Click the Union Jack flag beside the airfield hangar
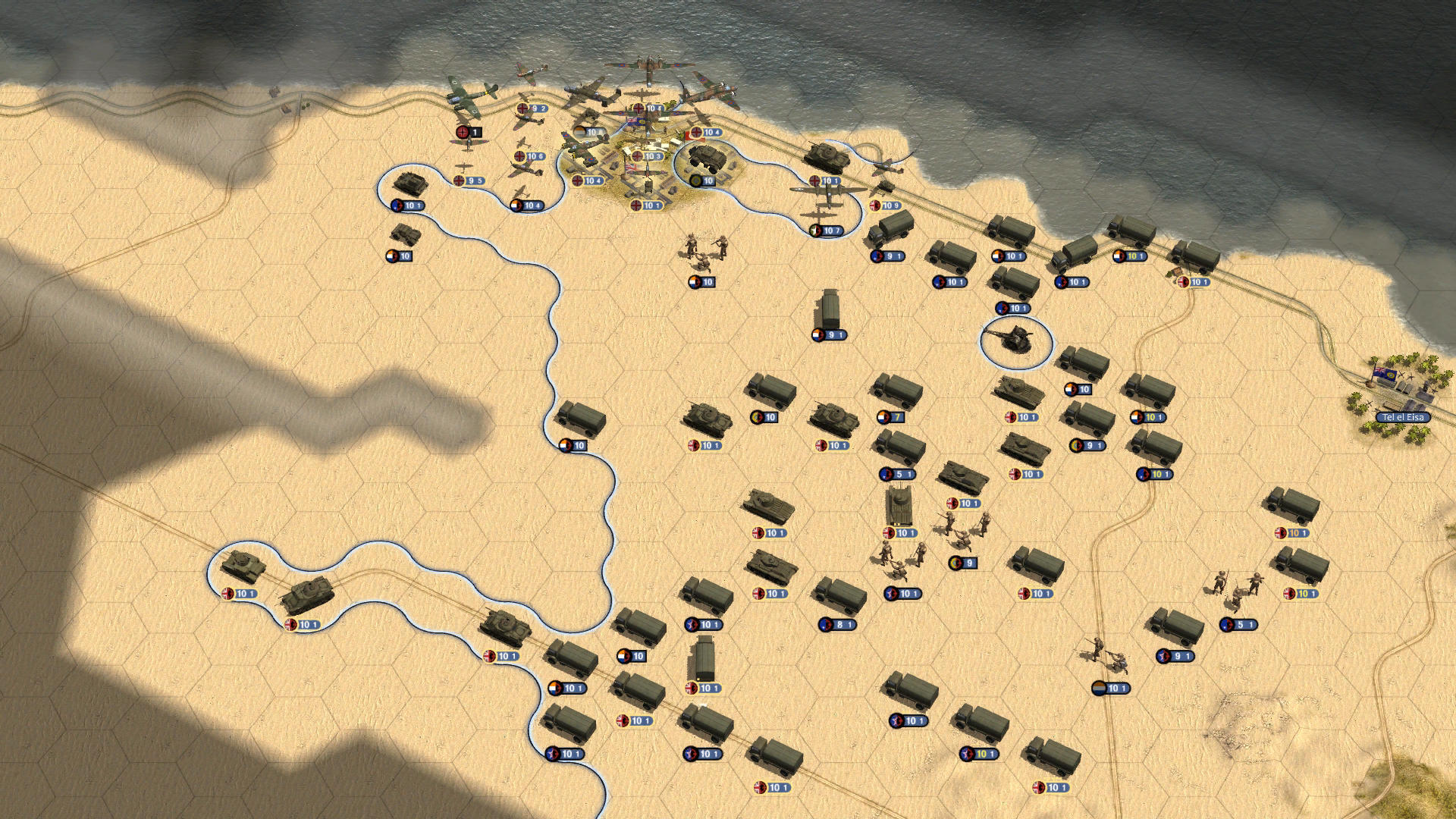 tap(637, 123)
